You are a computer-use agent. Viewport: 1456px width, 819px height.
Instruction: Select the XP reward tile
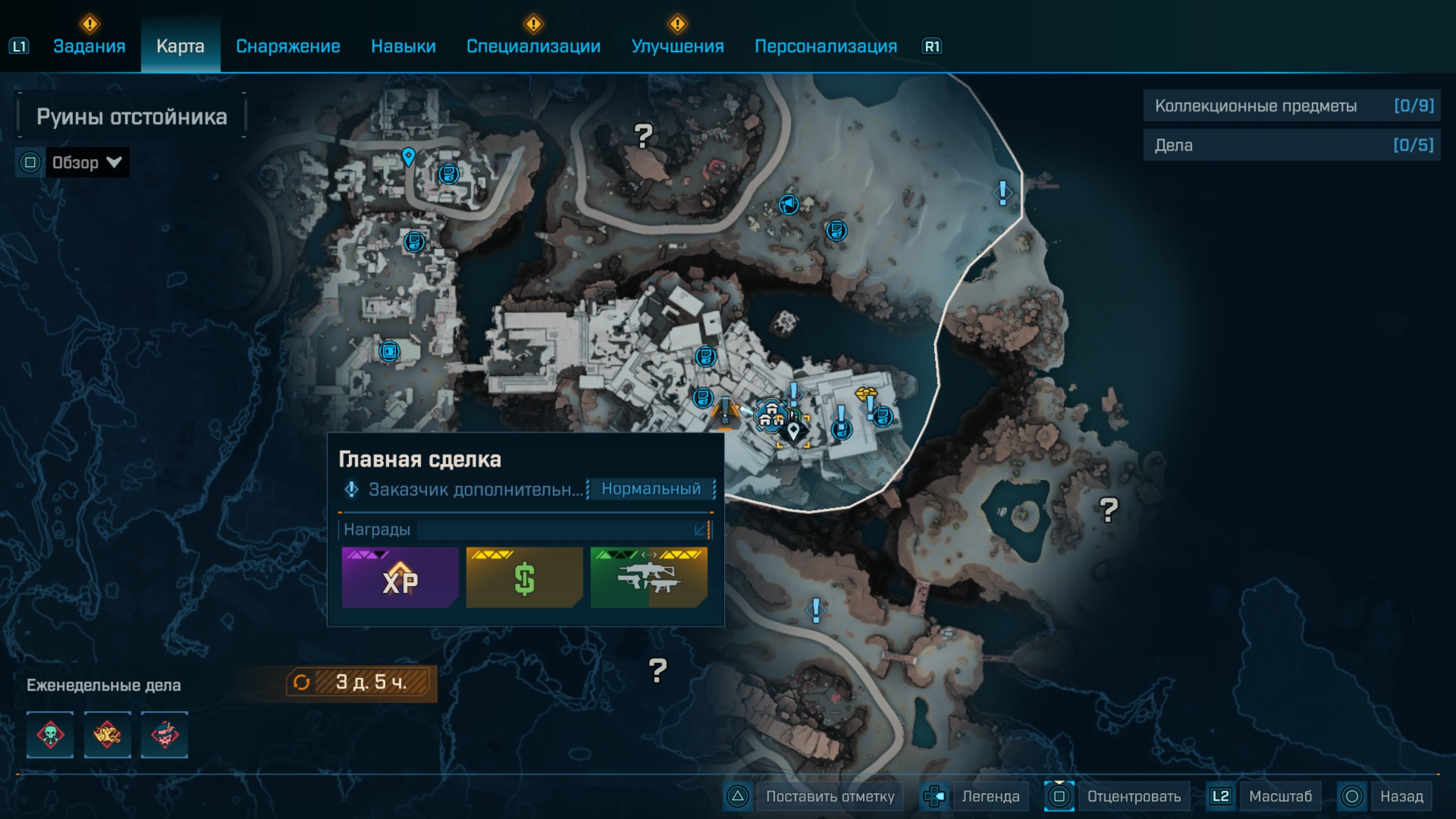click(400, 577)
